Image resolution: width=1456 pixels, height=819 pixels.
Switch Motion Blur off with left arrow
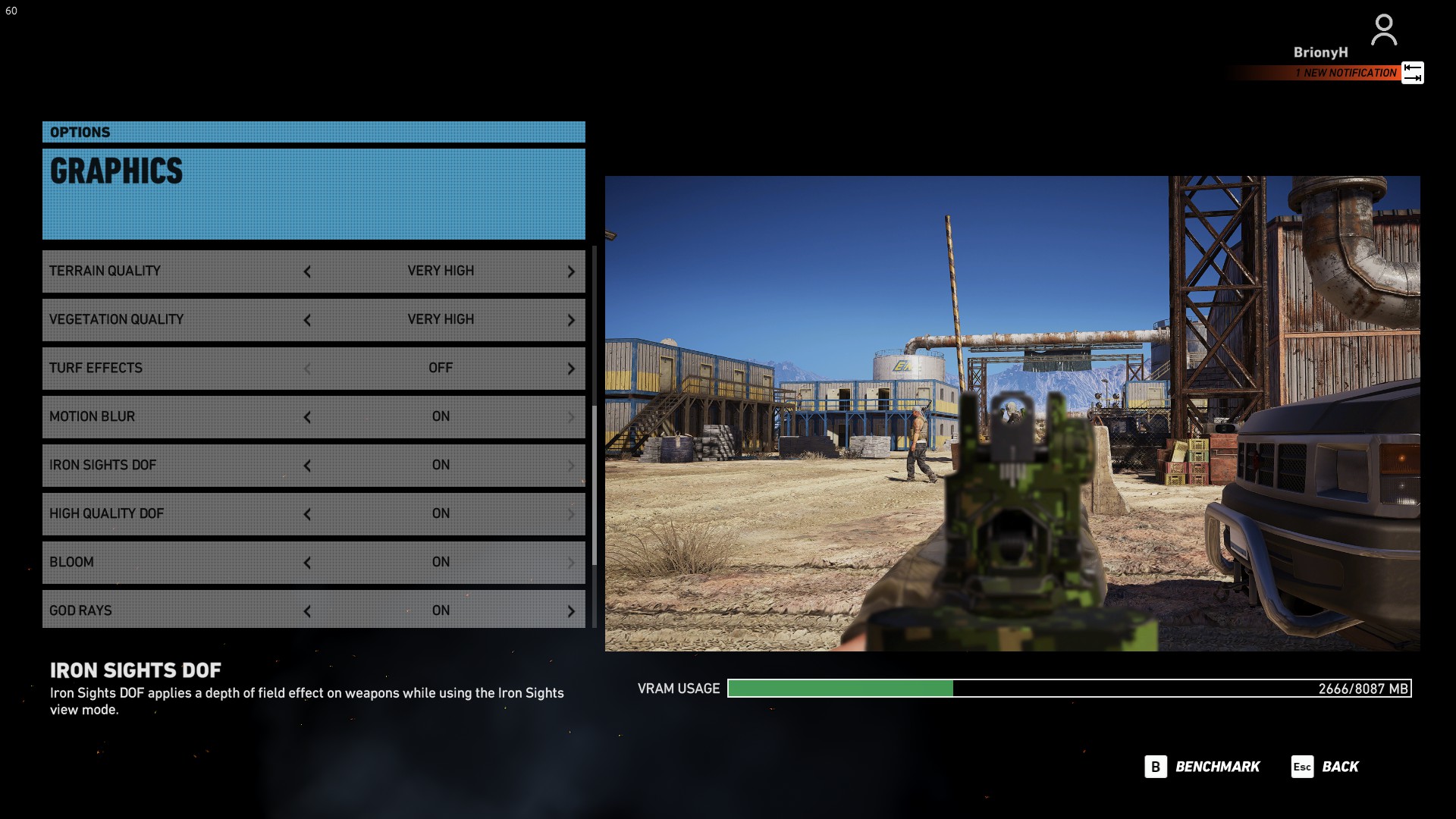(307, 417)
